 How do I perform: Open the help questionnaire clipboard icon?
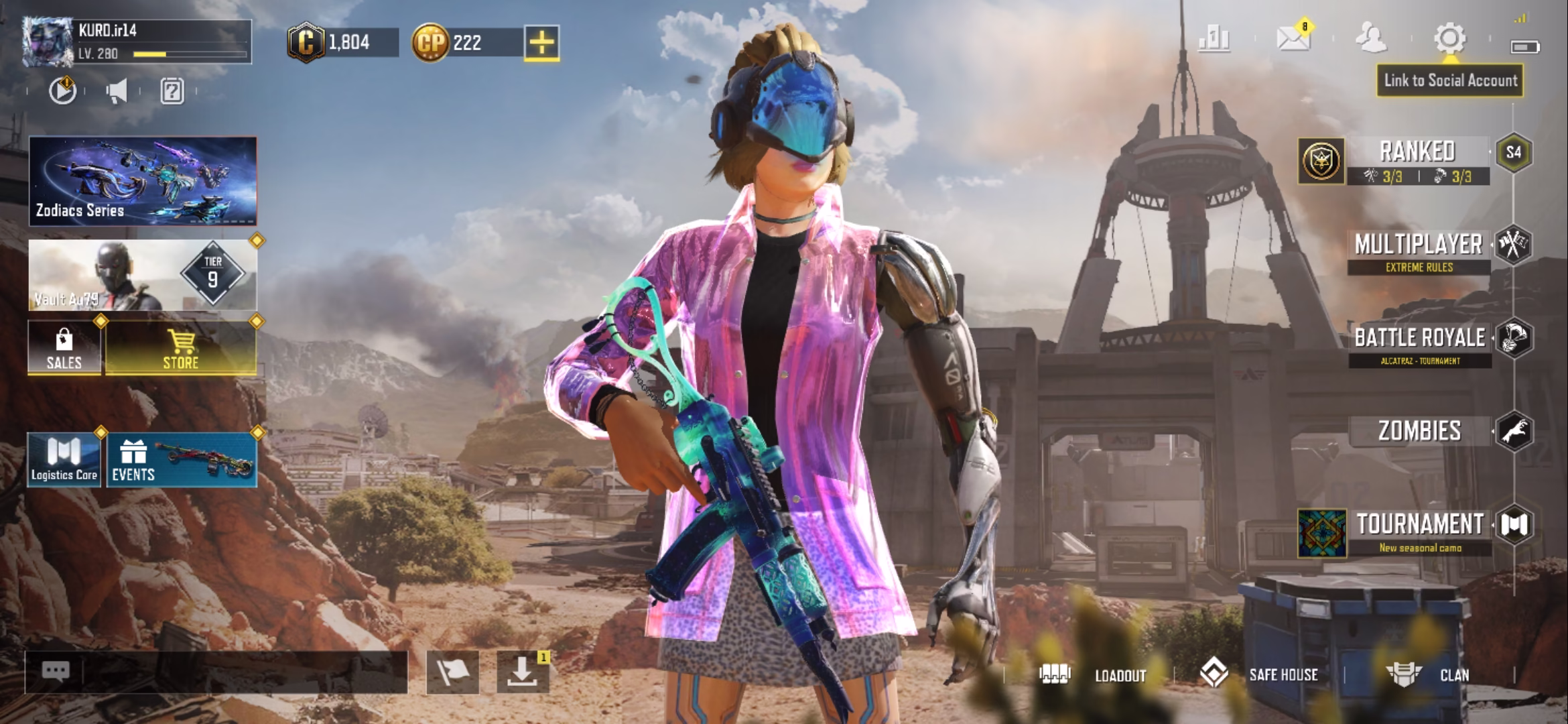(x=173, y=92)
